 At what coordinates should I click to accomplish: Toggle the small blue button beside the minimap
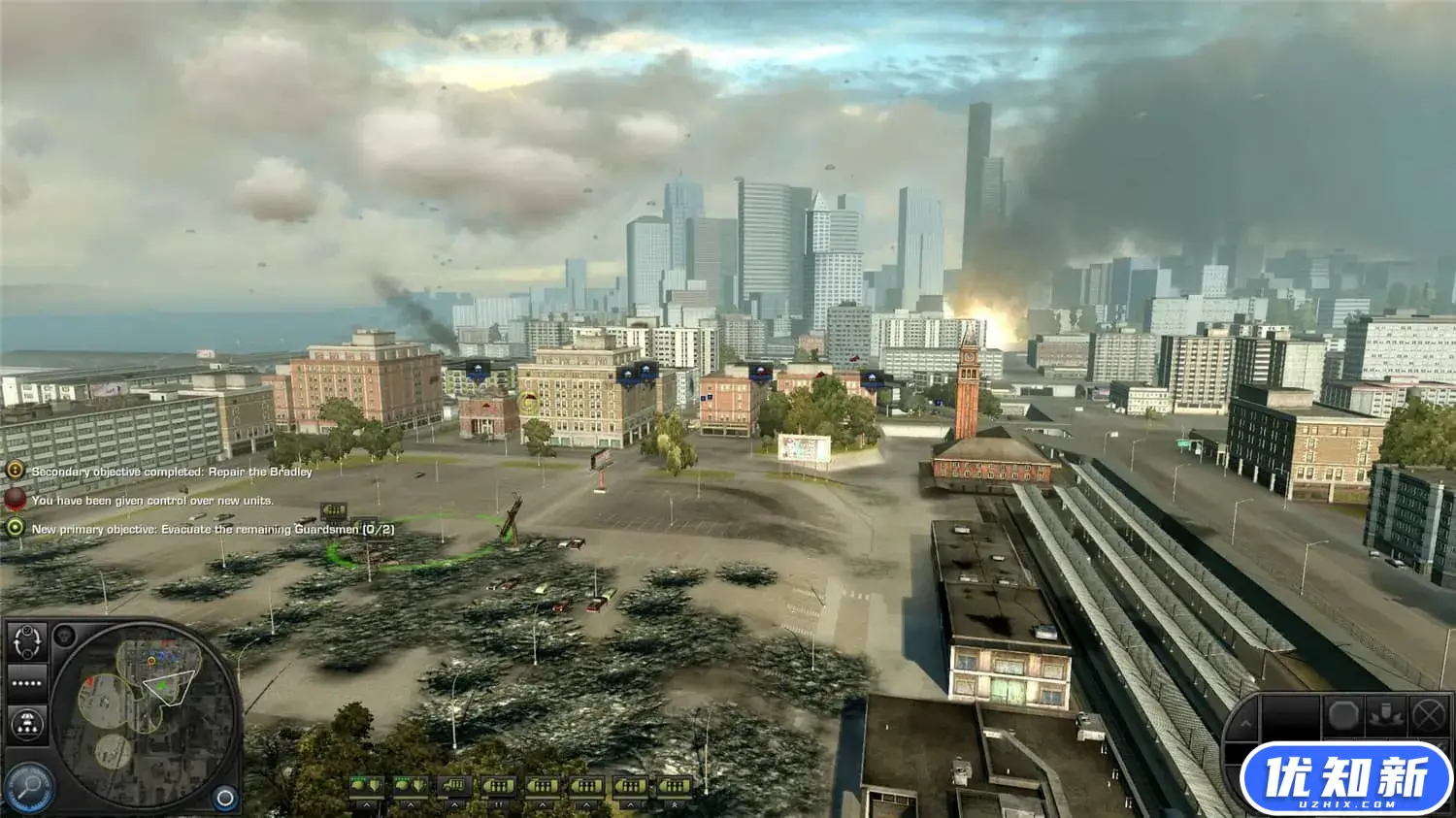click(x=224, y=798)
